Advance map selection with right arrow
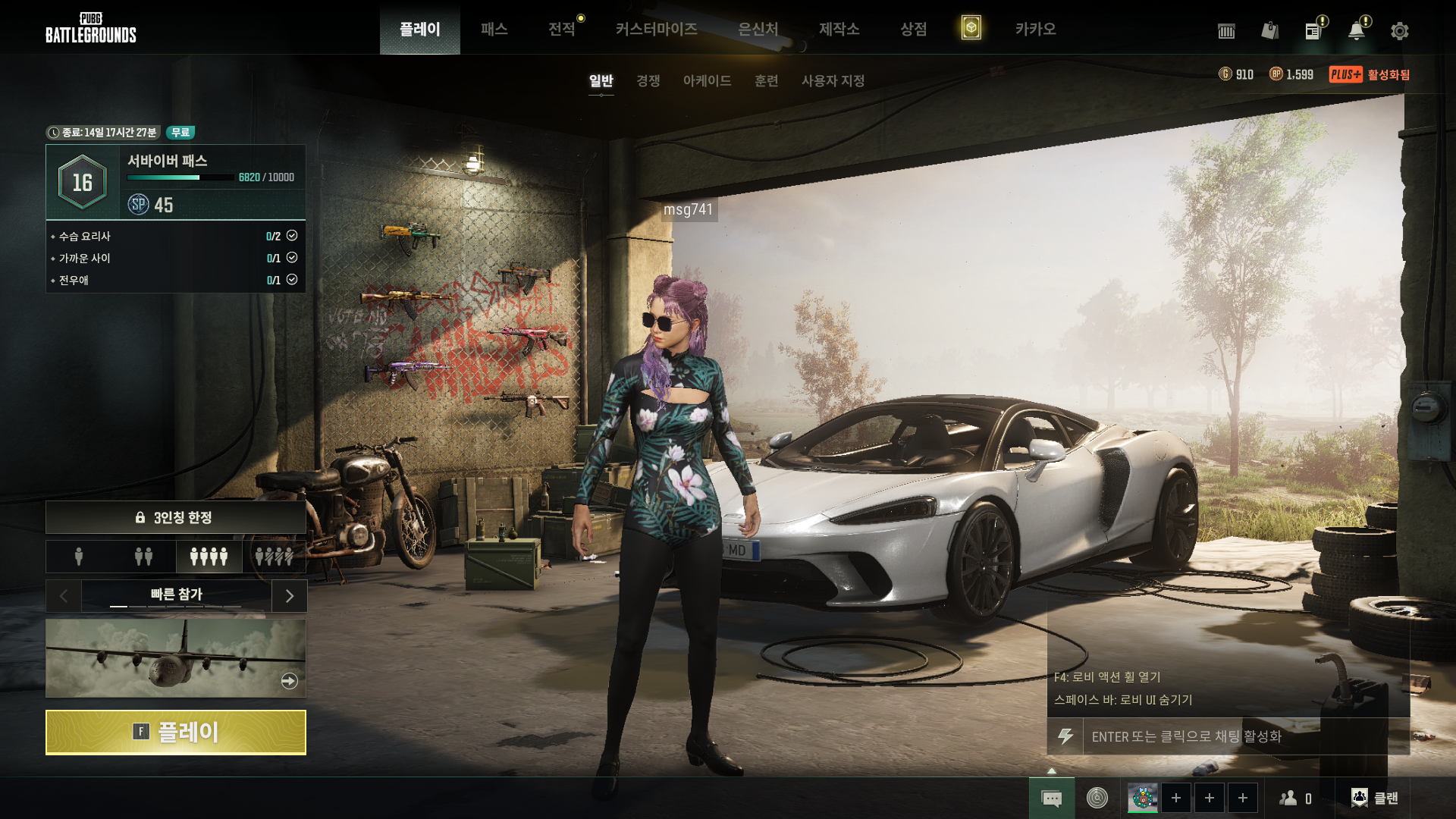 click(289, 596)
